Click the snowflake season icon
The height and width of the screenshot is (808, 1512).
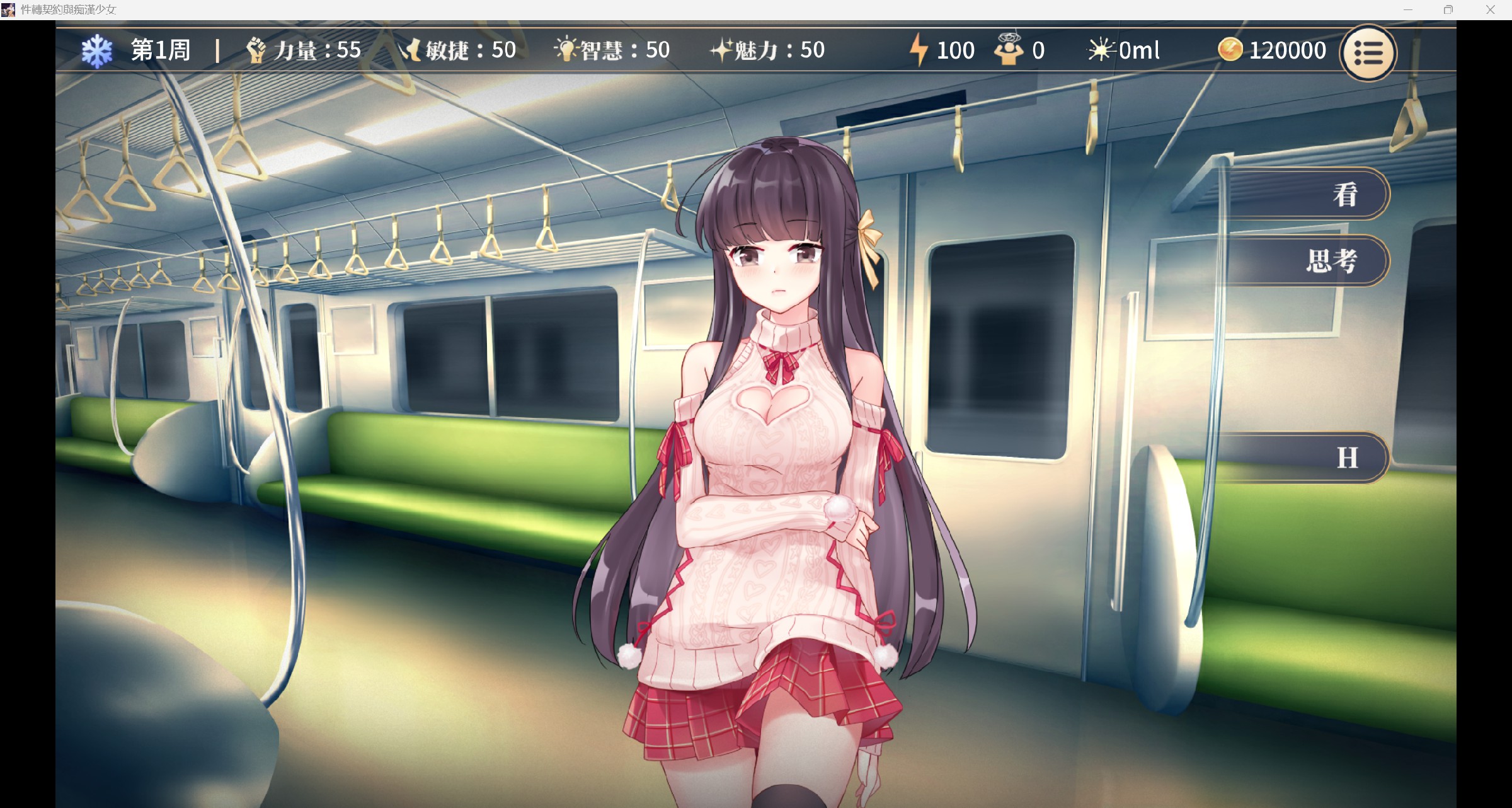(x=98, y=50)
